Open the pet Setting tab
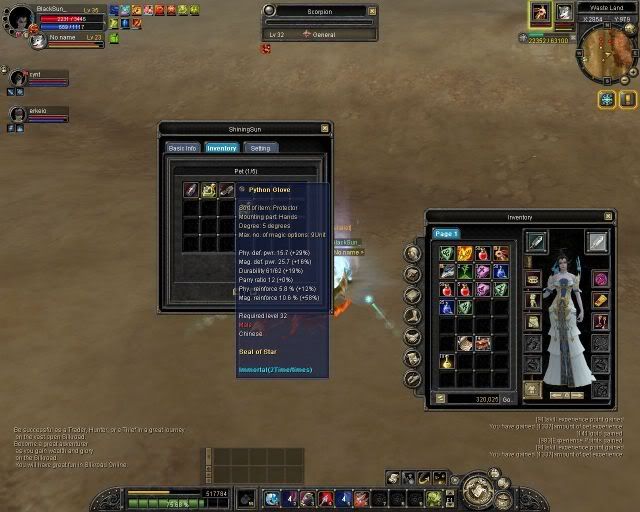 click(x=260, y=148)
